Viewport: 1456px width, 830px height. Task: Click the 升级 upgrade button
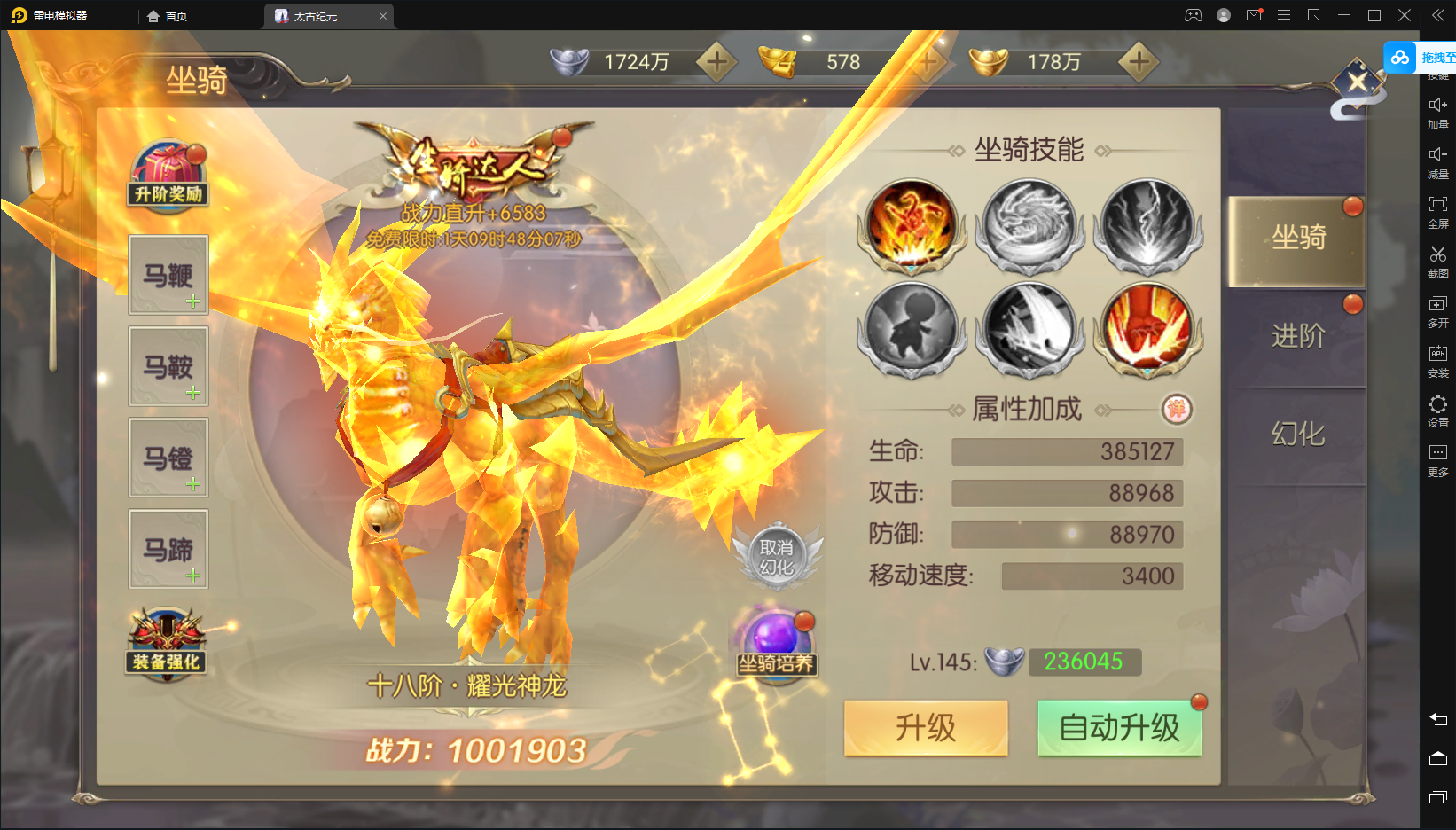(925, 728)
